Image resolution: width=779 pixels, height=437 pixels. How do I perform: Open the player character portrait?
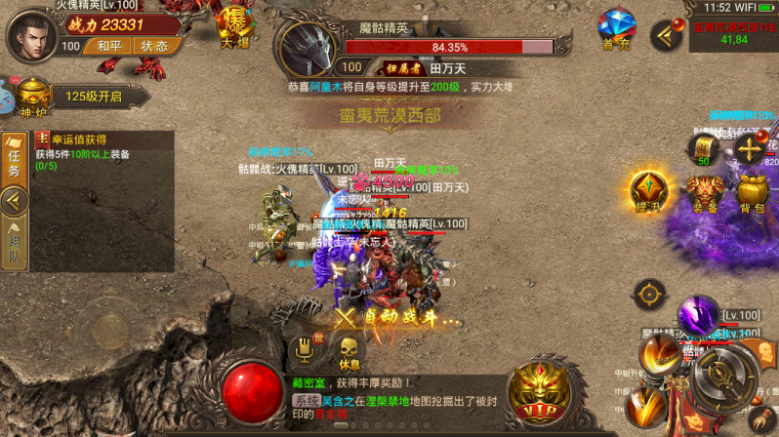tap(31, 35)
